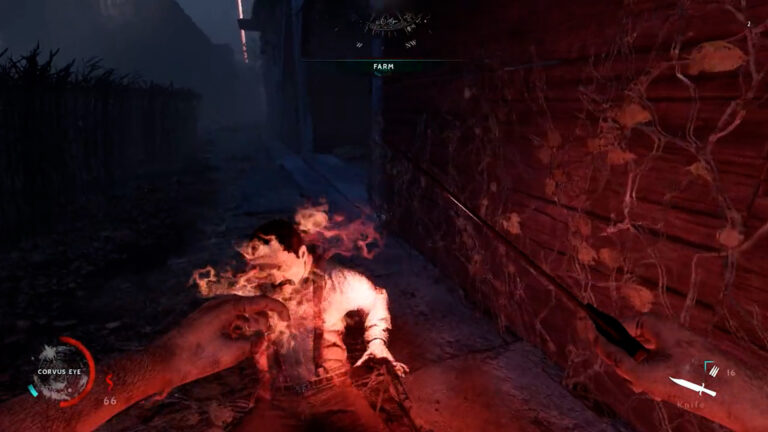Select the Knife weapon icon
The width and height of the screenshot is (768, 432).
coord(693,387)
